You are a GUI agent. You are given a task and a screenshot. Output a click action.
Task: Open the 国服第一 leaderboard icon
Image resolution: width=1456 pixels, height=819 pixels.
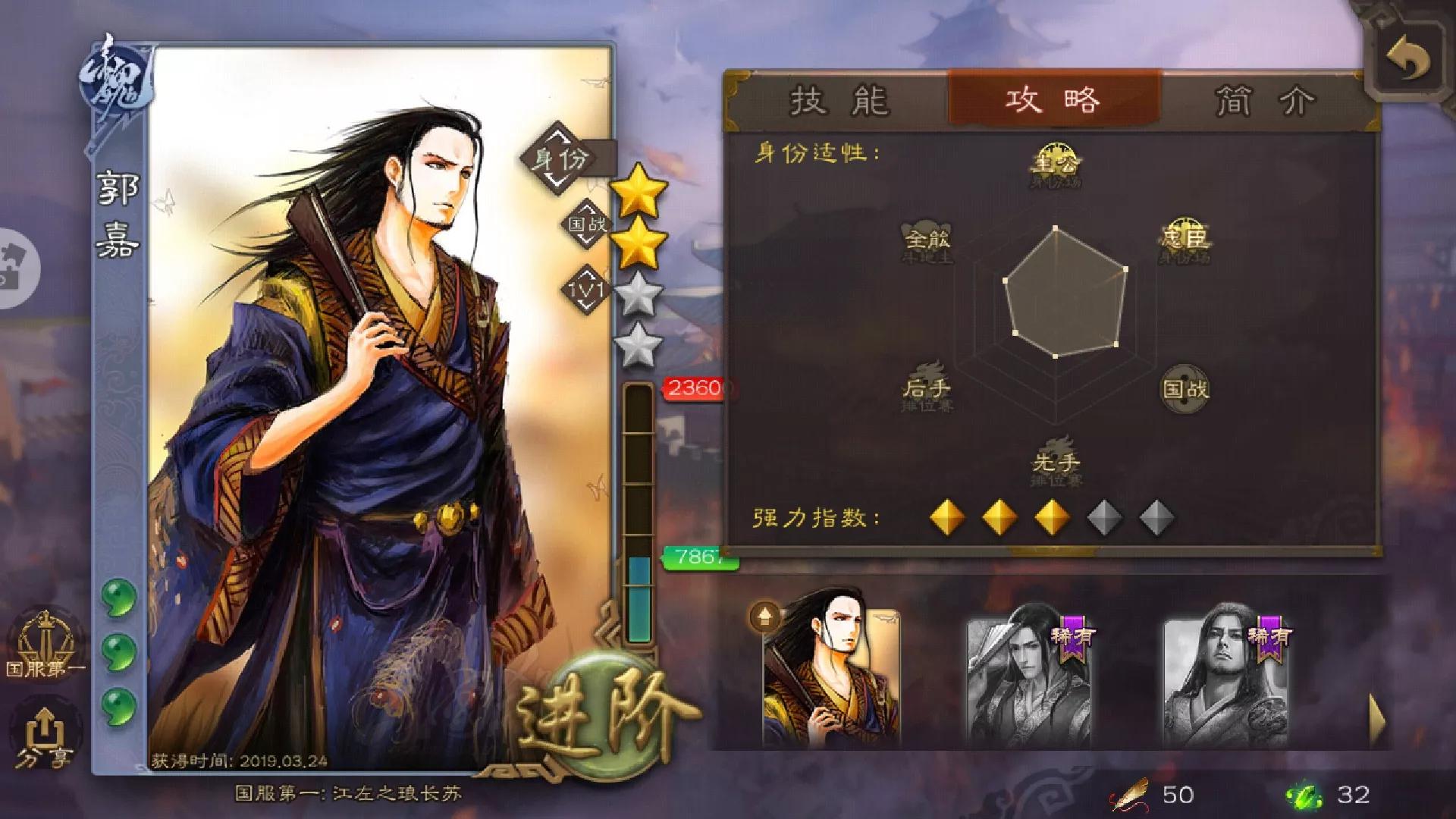click(45, 645)
